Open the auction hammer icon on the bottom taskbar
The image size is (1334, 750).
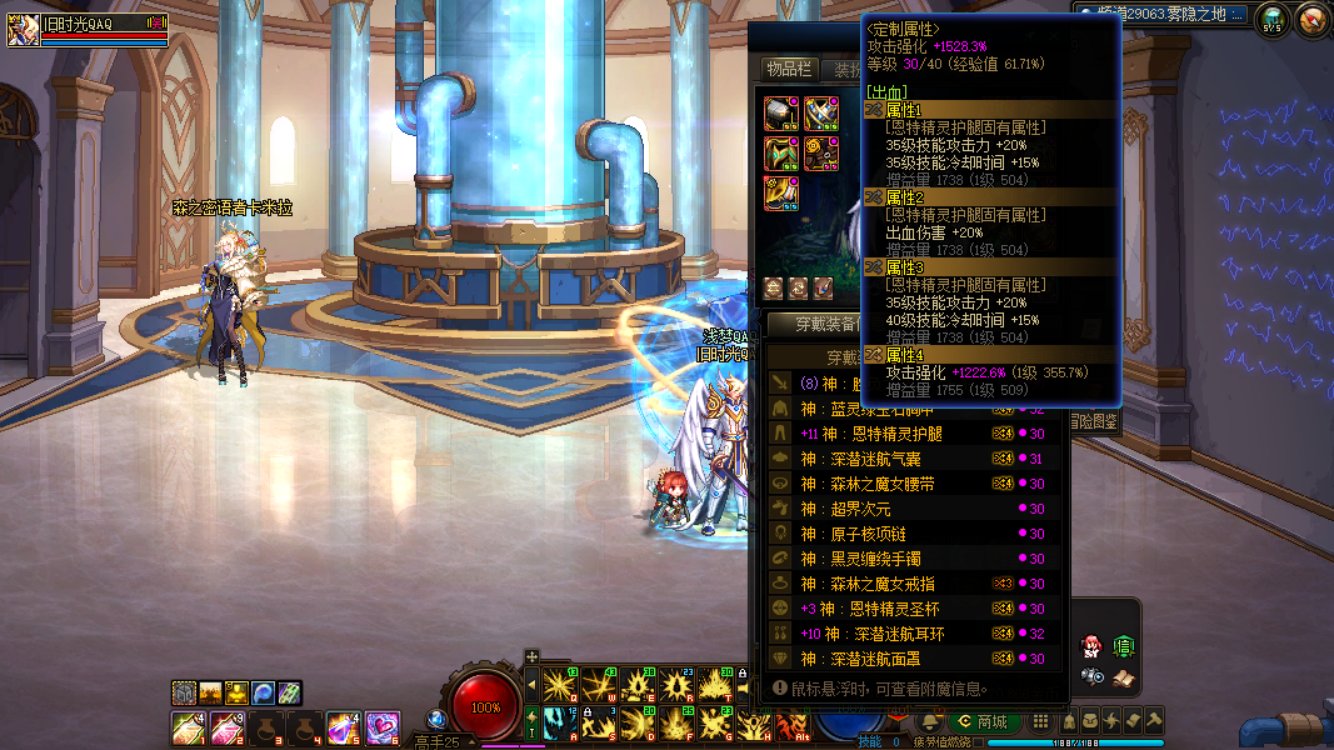pos(1154,722)
